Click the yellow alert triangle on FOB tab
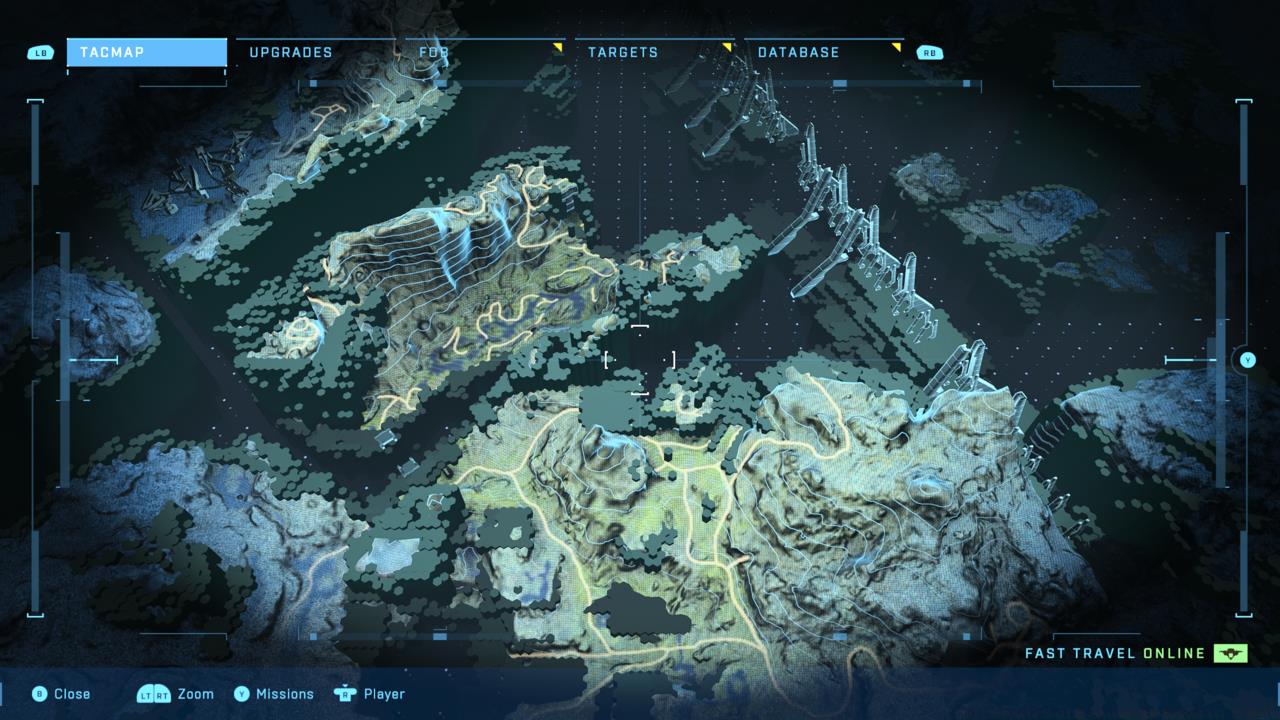 click(x=558, y=45)
